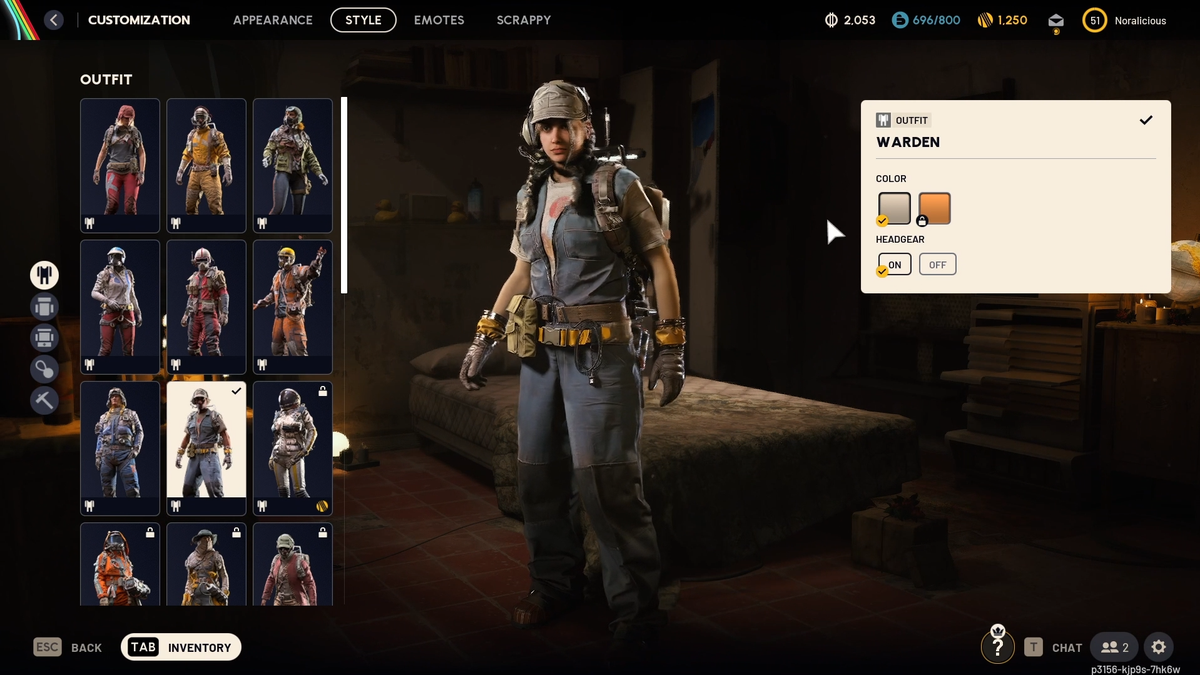This screenshot has height=675, width=1200.
Task: Choose the orange outfit with raised arm
Action: (x=292, y=306)
